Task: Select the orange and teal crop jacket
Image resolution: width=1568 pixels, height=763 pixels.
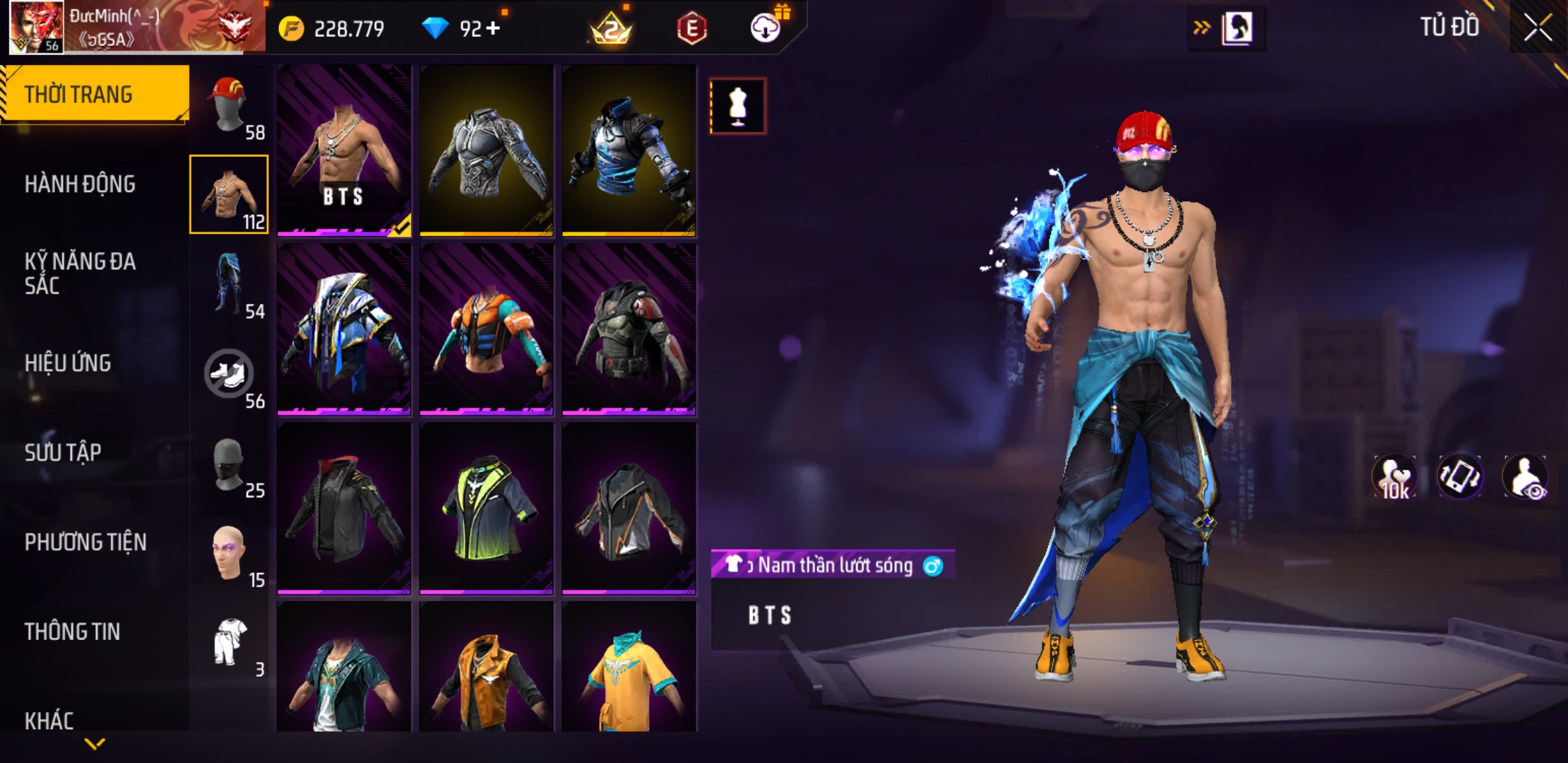Action: coord(487,329)
